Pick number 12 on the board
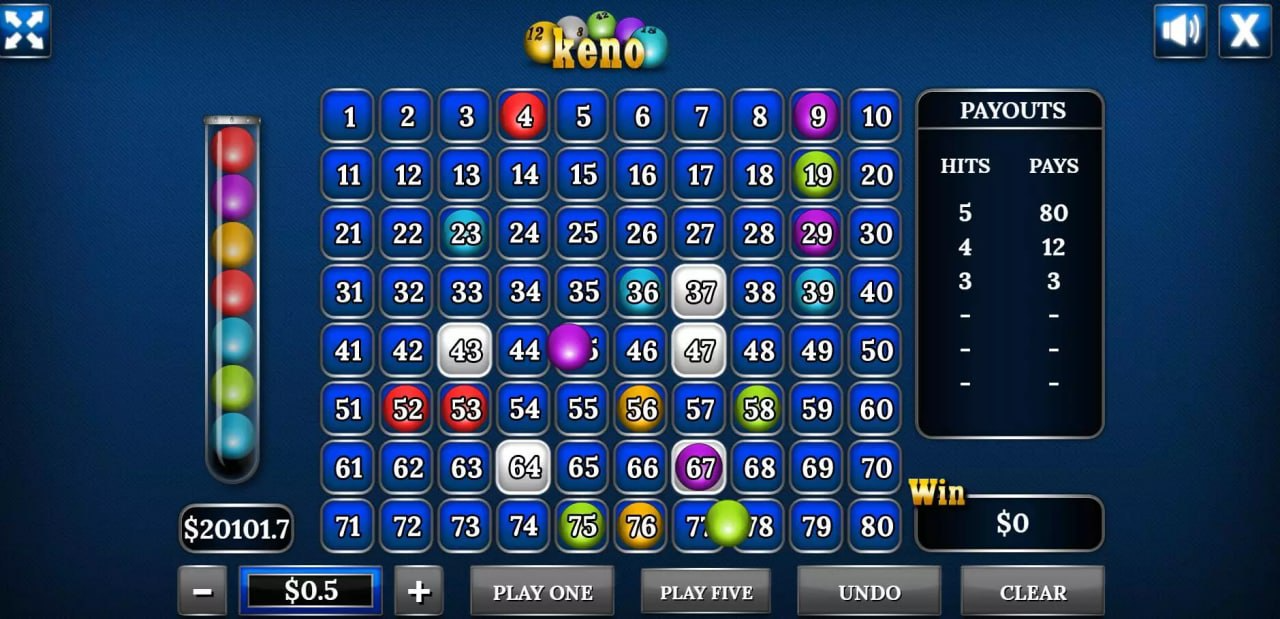This screenshot has height=619, width=1280. tap(407, 175)
